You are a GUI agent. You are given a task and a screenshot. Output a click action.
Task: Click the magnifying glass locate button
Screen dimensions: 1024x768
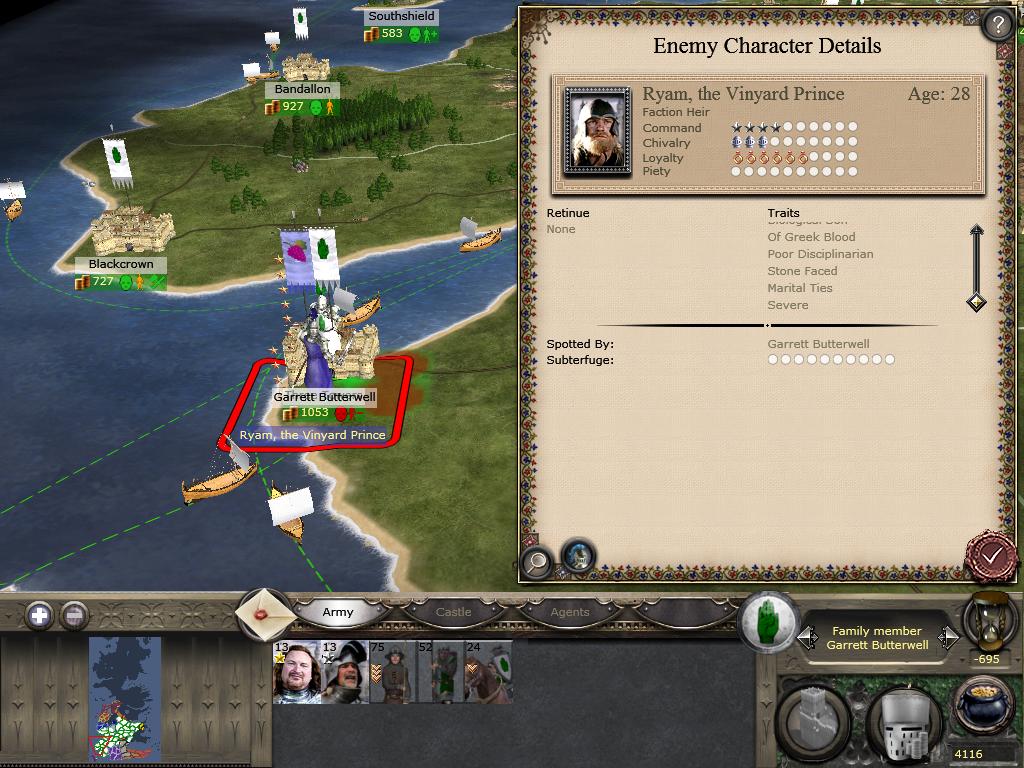(x=537, y=562)
